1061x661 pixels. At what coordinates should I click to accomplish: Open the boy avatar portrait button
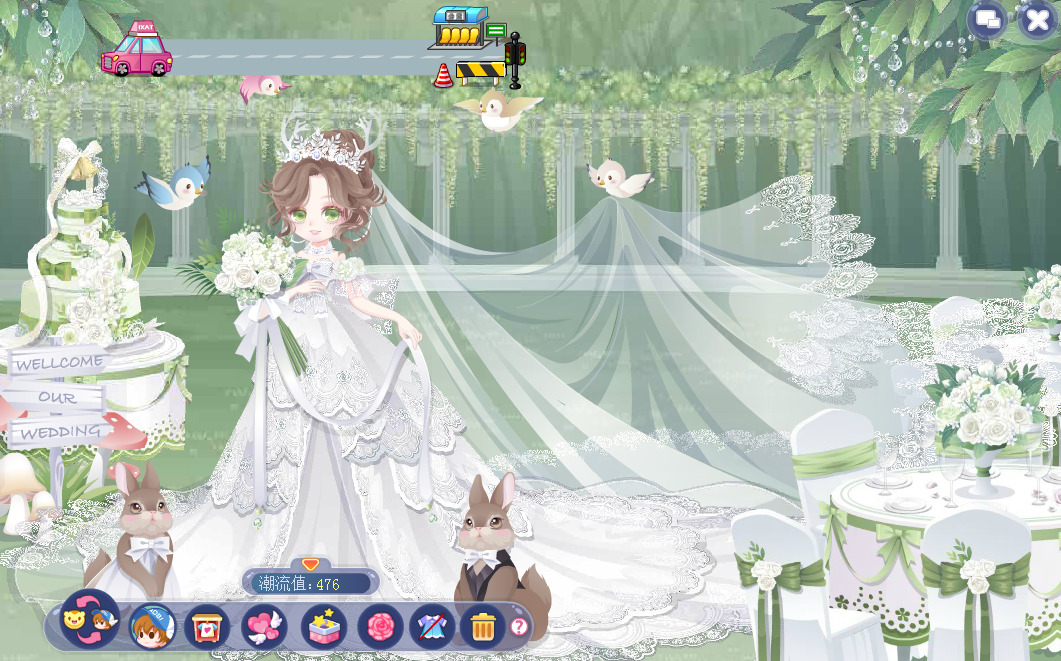click(x=152, y=627)
